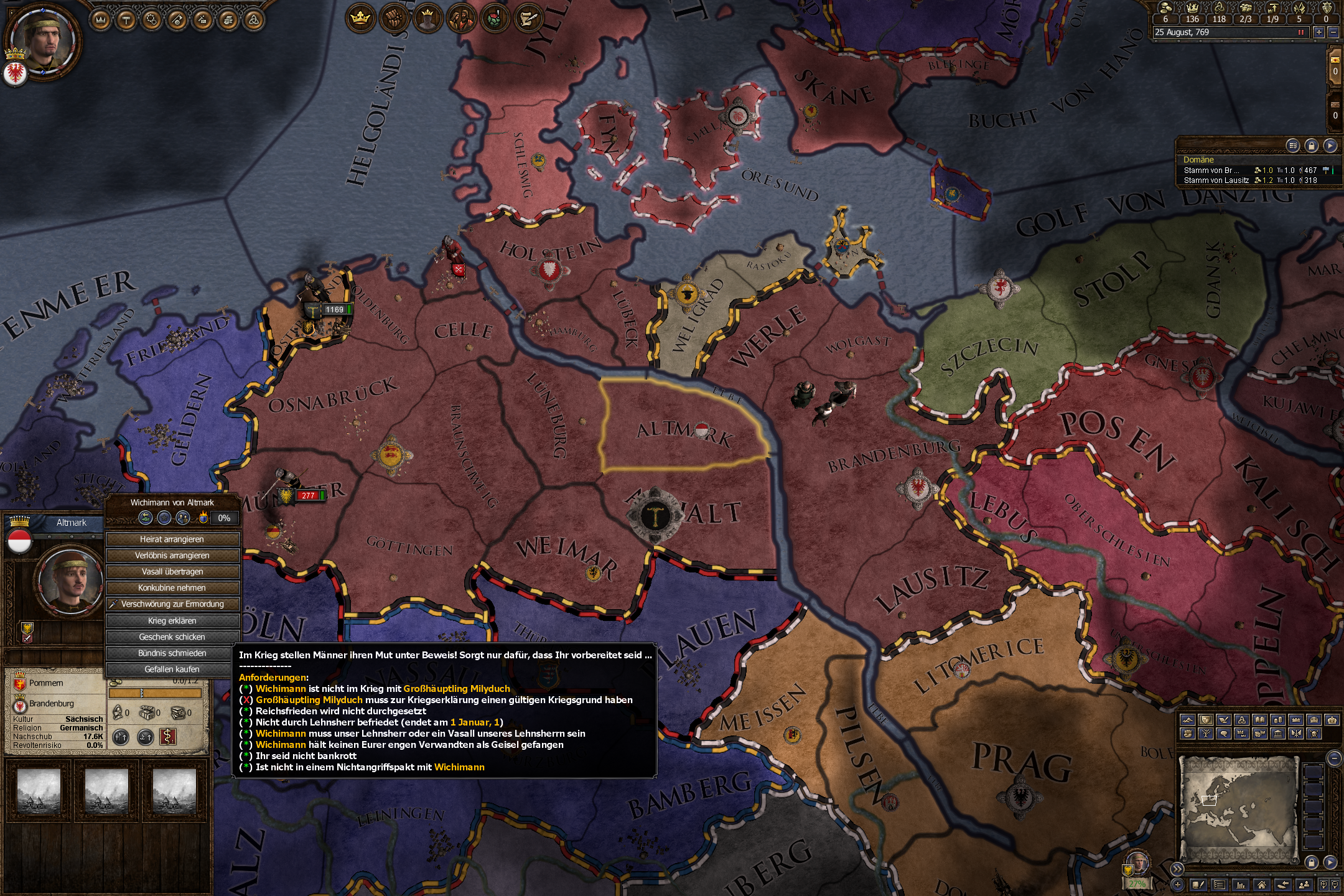Increase game speed with the plus stepper
The width and height of the screenshot is (1344, 896).
click(x=1319, y=32)
